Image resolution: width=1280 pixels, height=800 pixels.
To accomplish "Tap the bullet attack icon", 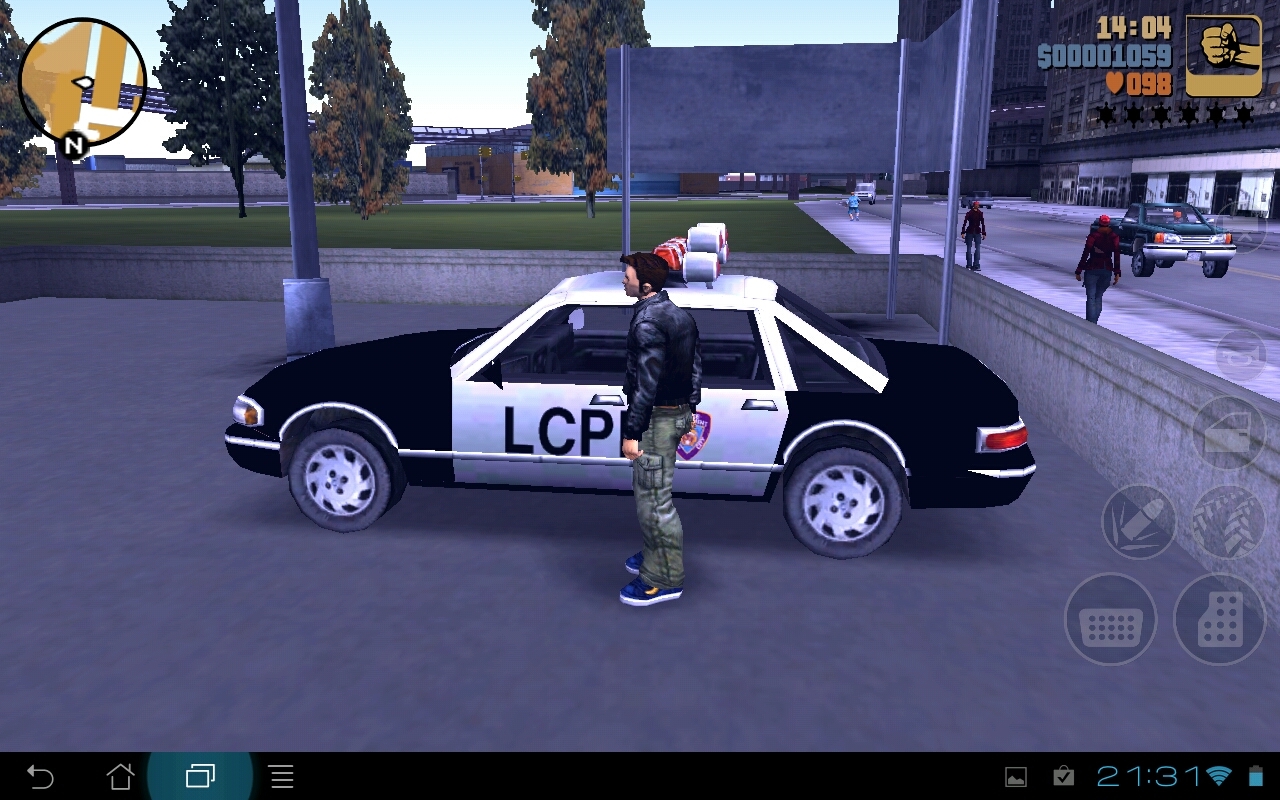I will (1136, 520).
